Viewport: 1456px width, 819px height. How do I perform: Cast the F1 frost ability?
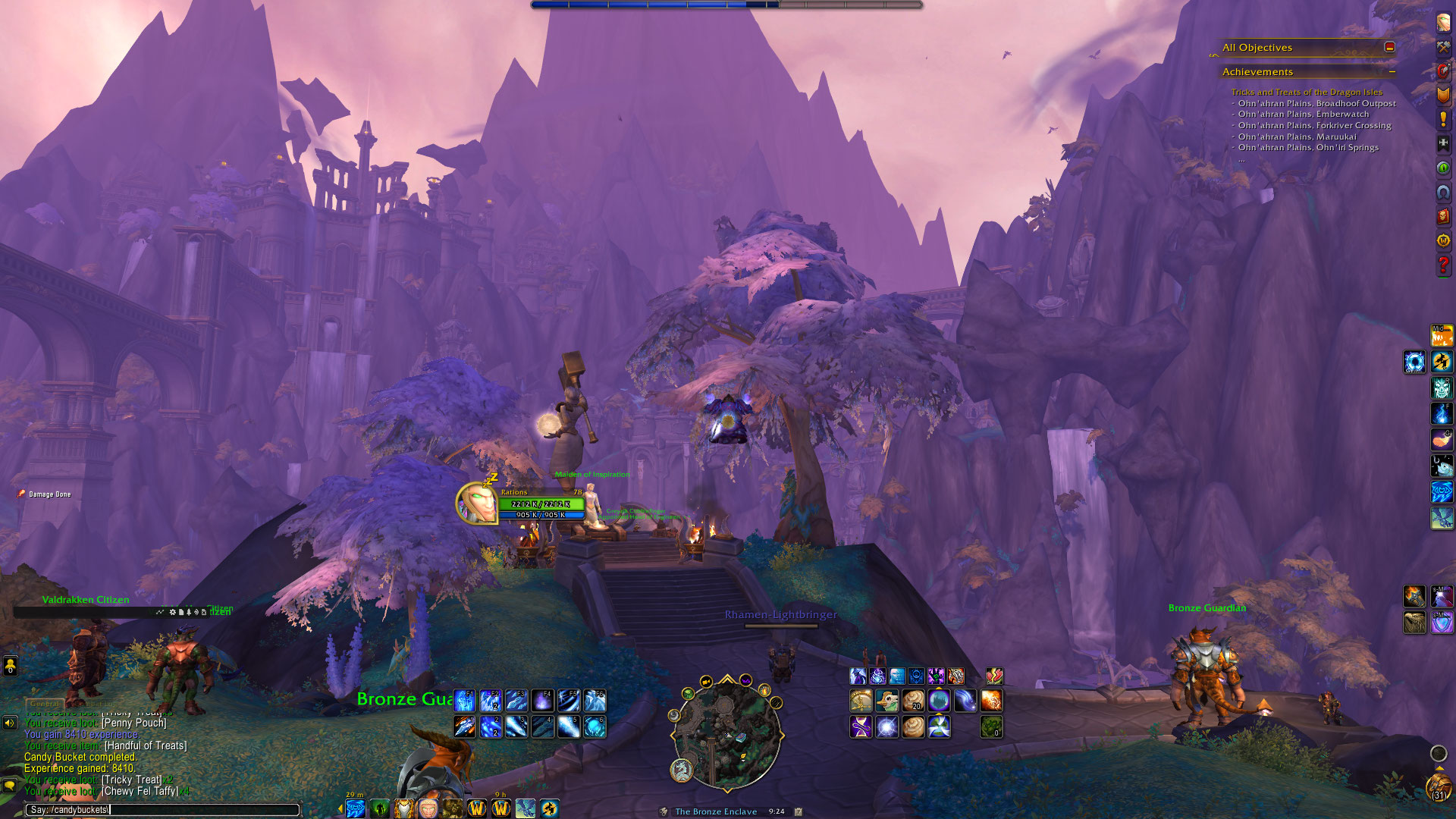tap(464, 700)
